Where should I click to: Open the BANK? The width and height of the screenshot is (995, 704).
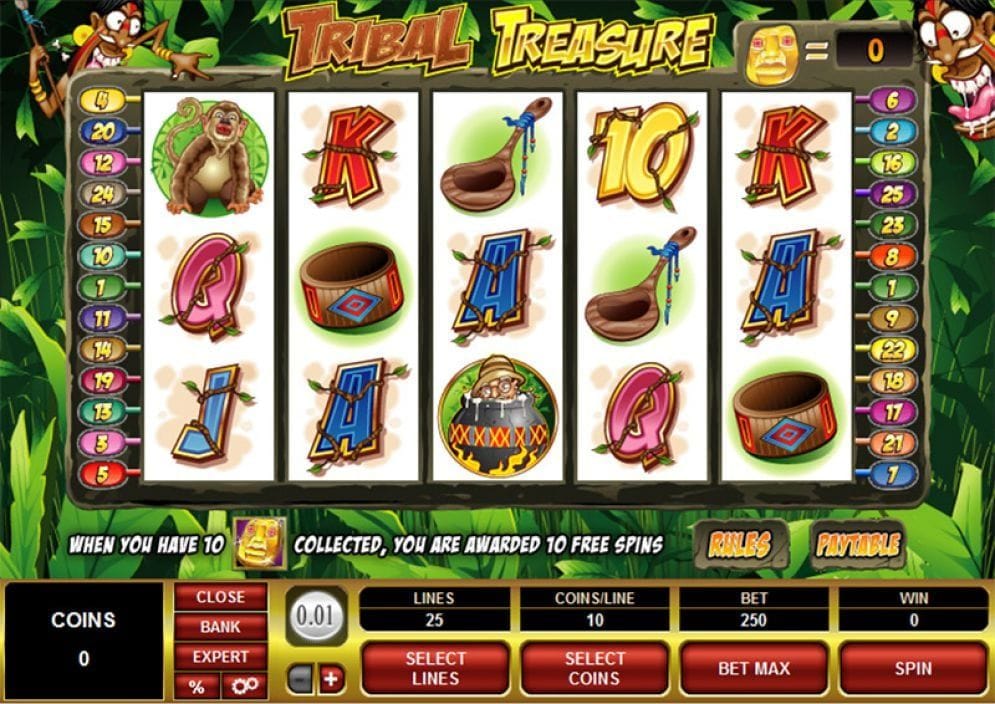coord(220,627)
